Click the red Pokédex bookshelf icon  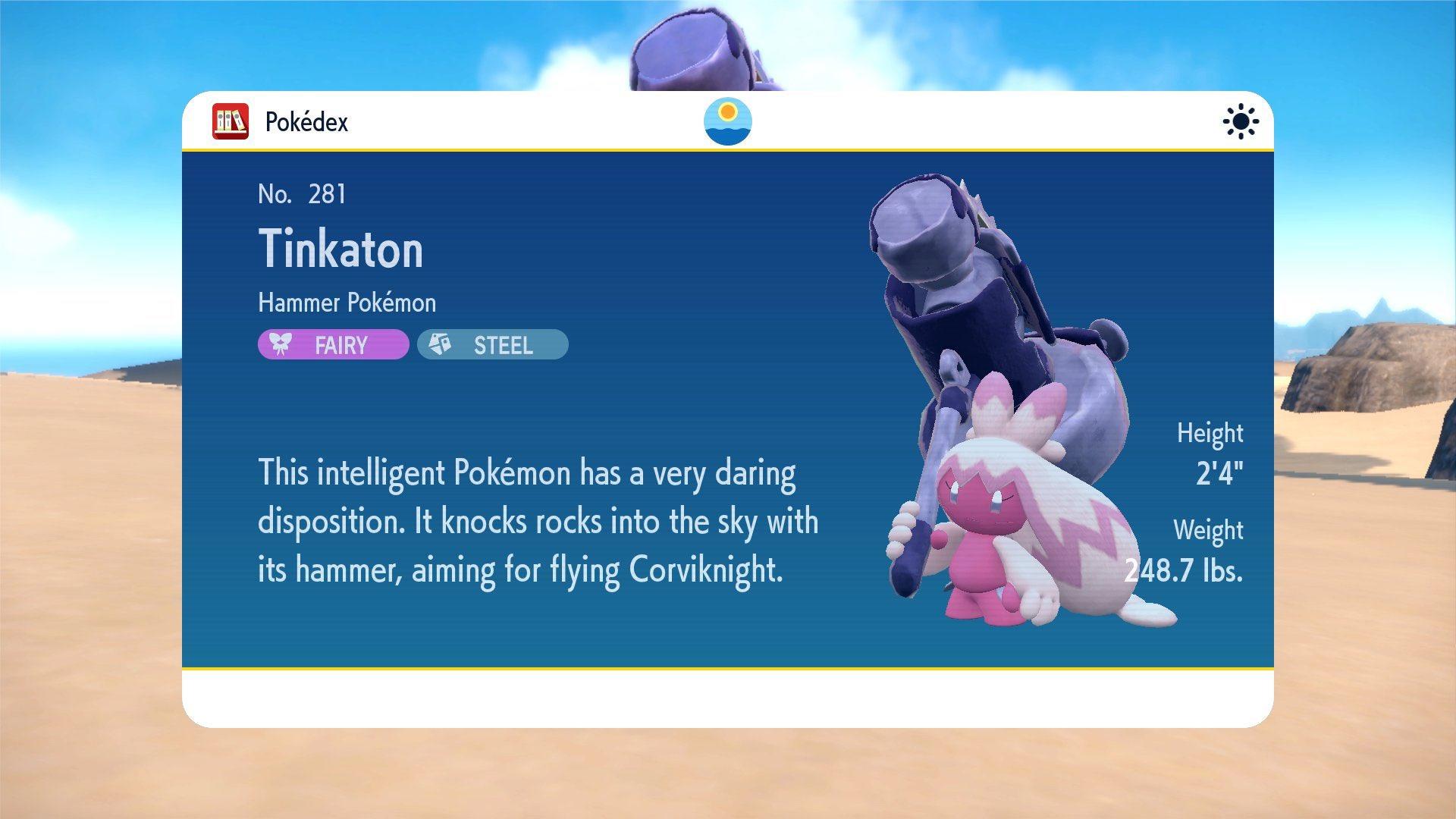231,121
